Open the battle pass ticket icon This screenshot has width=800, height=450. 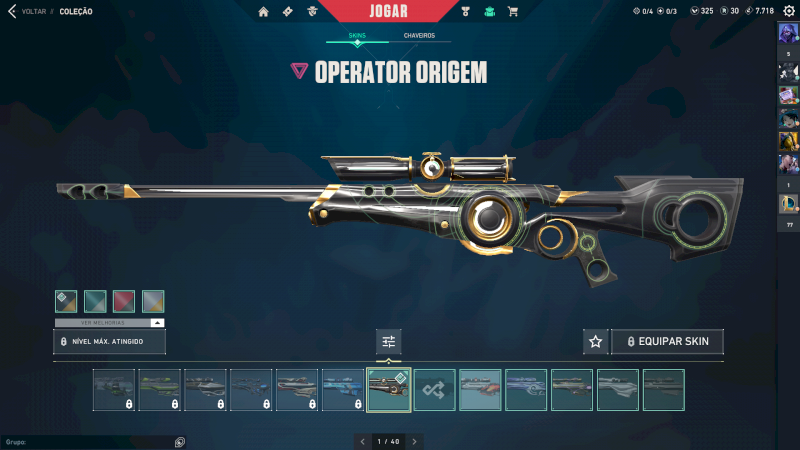point(288,12)
